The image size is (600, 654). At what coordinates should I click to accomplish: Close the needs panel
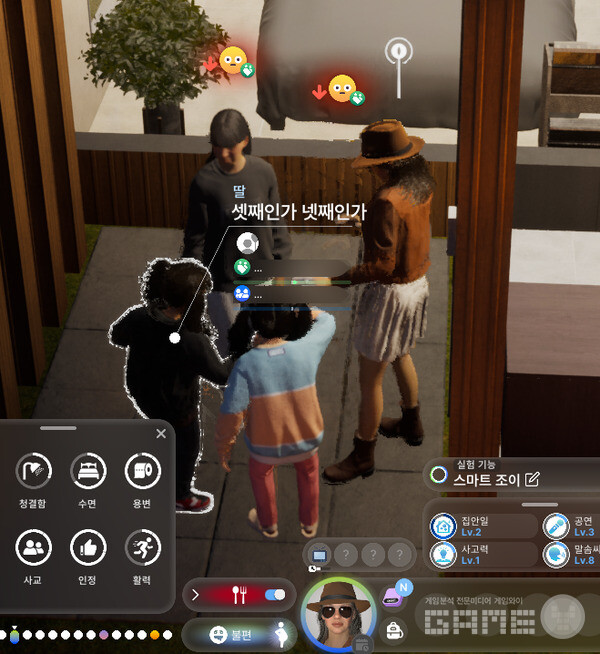coord(161,434)
